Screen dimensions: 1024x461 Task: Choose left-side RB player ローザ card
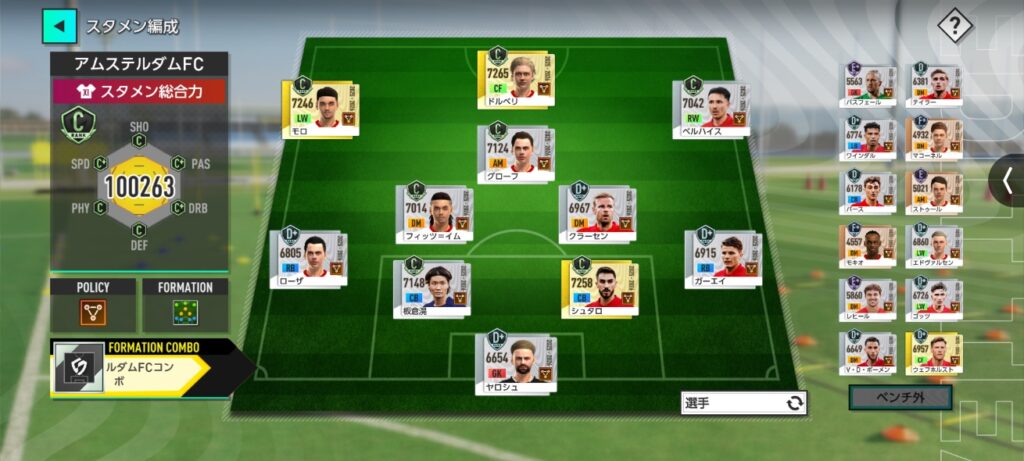point(307,259)
